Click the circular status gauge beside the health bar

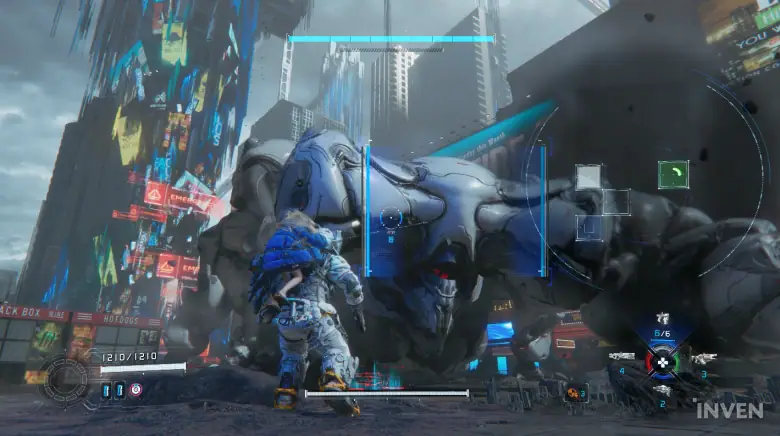(x=66, y=378)
